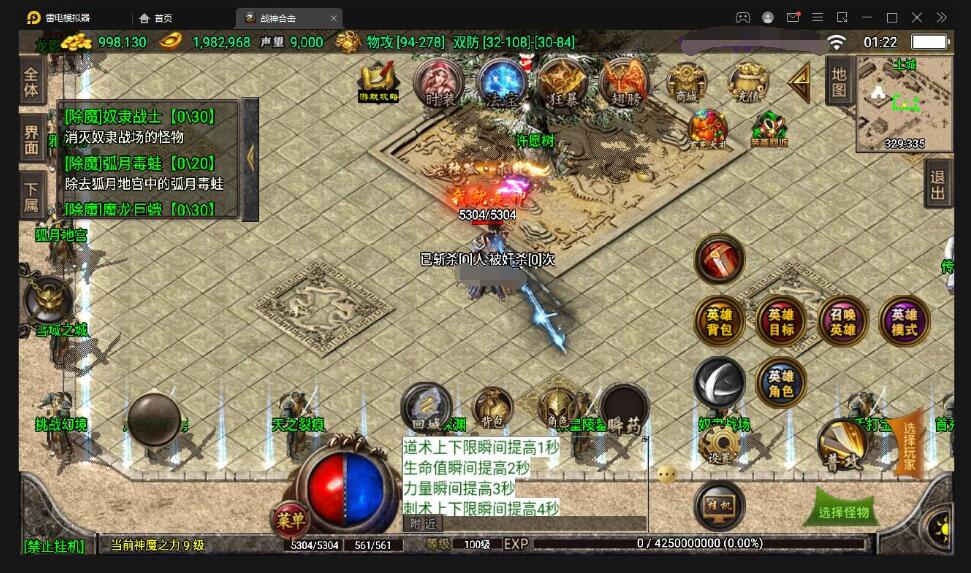Activate the 狂暴 berserk icon
The image size is (971, 573).
pyautogui.click(x=563, y=83)
